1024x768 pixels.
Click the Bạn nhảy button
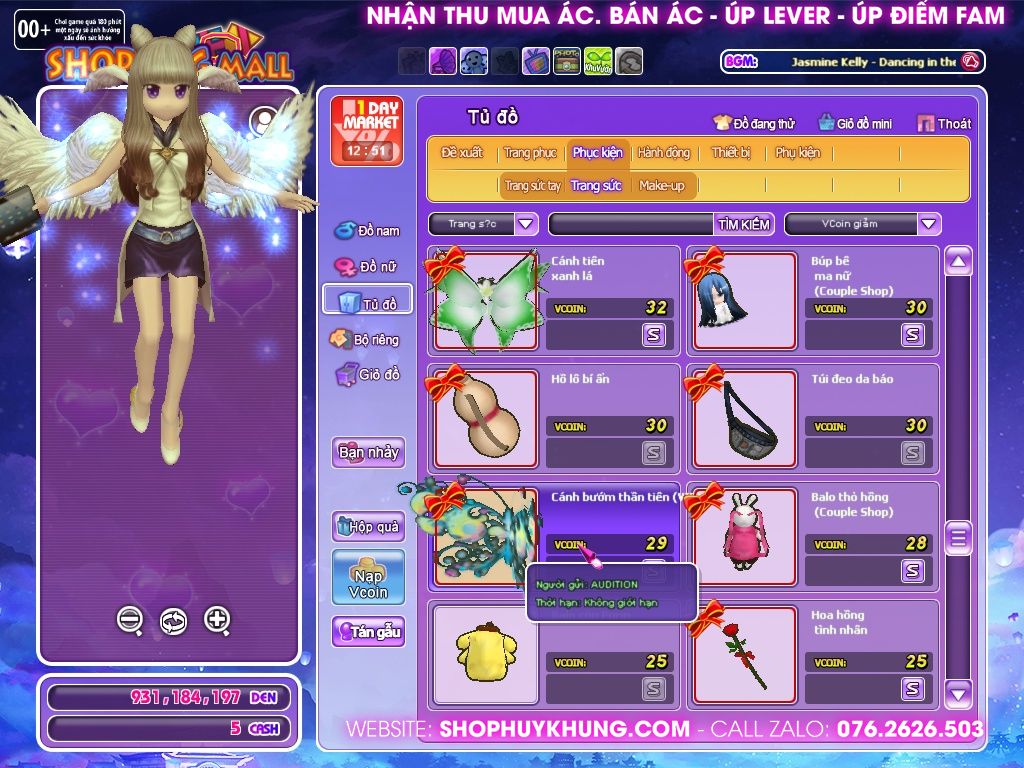click(368, 452)
